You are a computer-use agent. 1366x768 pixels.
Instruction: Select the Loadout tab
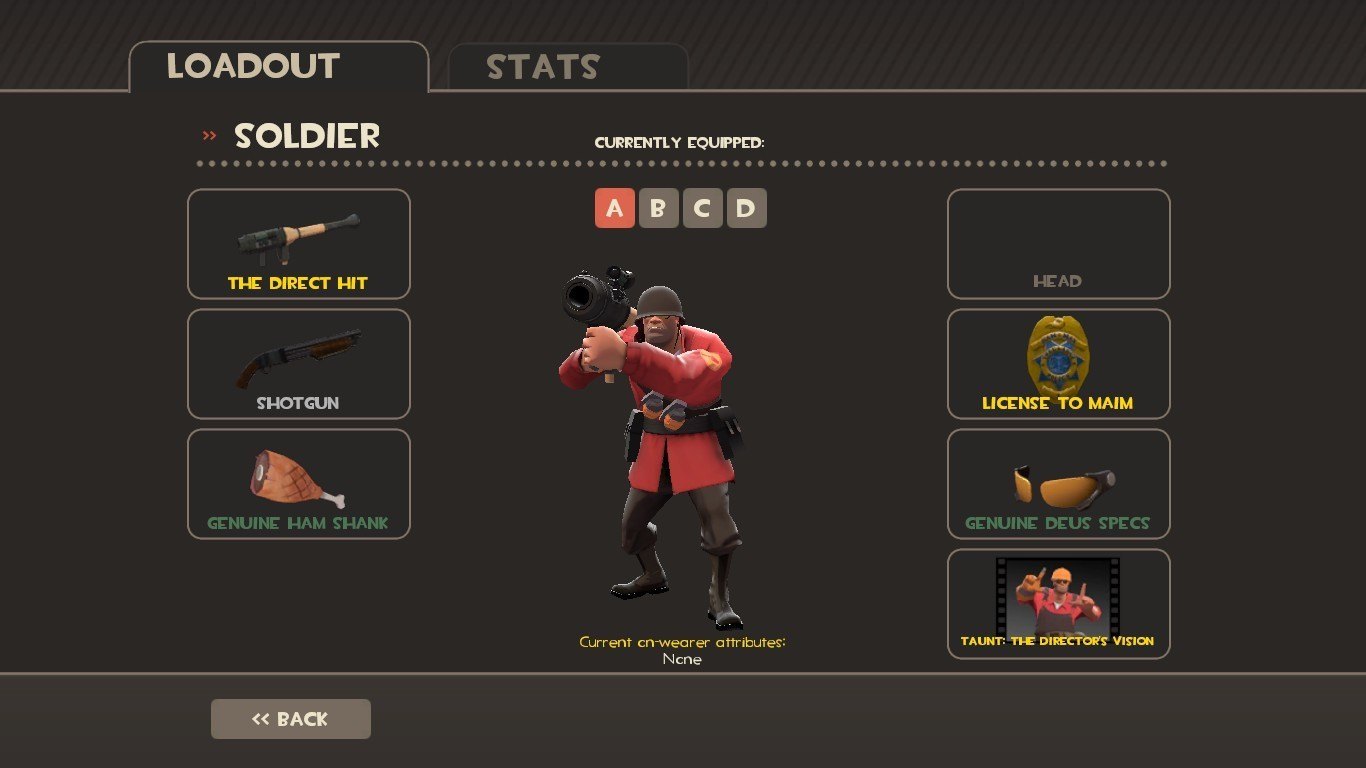click(278, 67)
